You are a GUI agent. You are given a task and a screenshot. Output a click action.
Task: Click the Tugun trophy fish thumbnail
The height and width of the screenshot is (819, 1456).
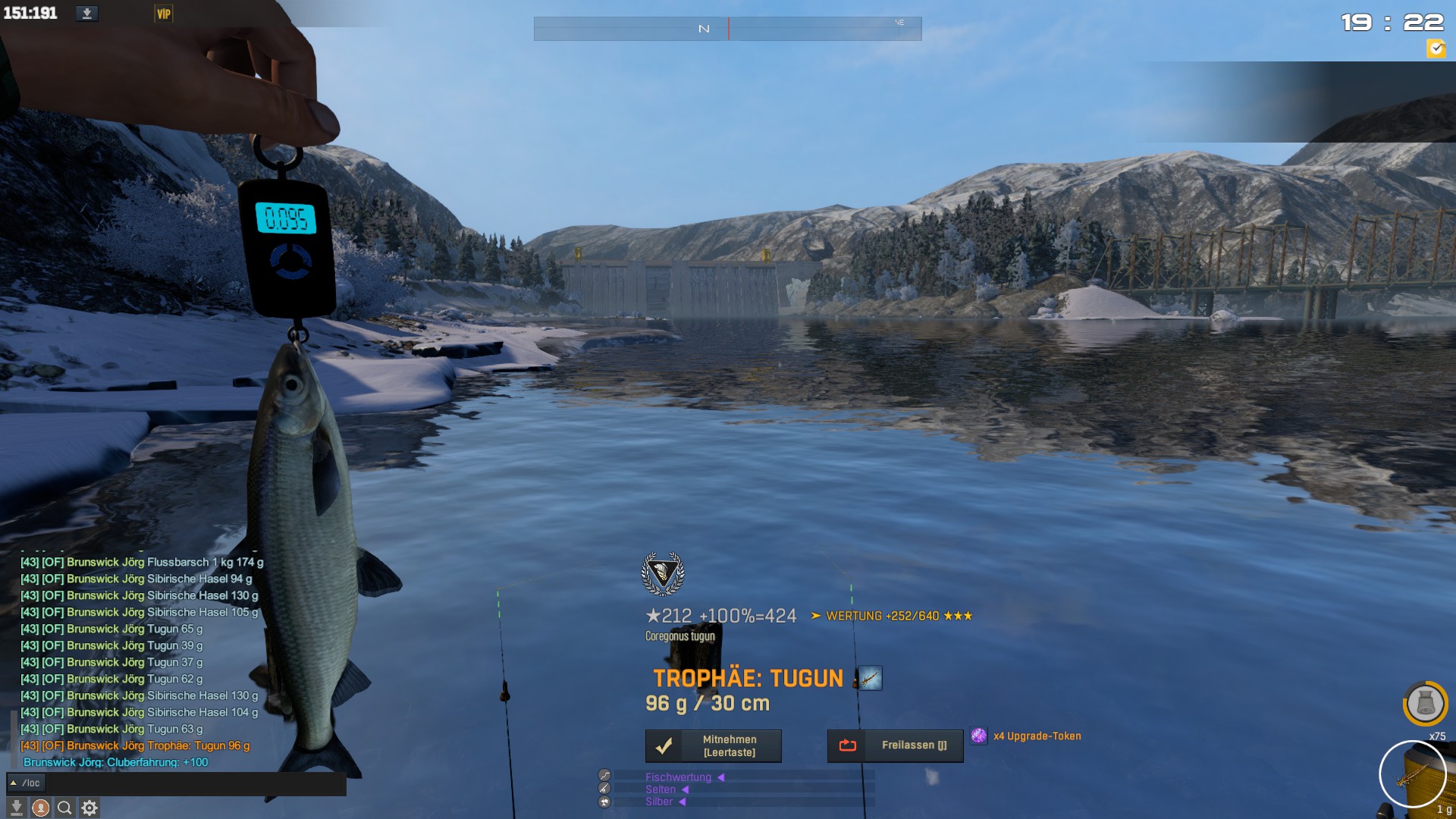[869, 678]
